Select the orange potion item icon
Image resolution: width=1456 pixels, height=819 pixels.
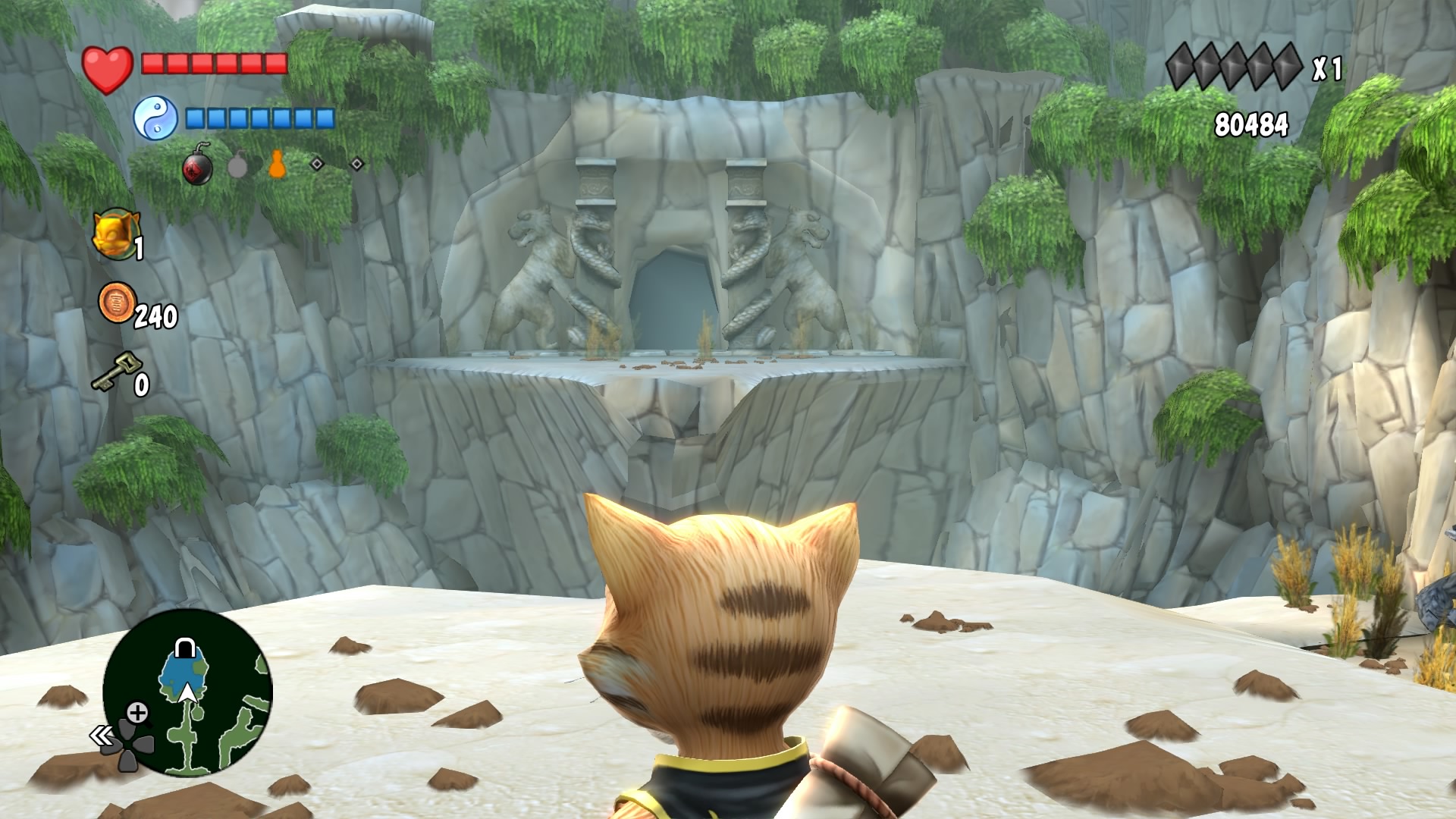[x=277, y=165]
